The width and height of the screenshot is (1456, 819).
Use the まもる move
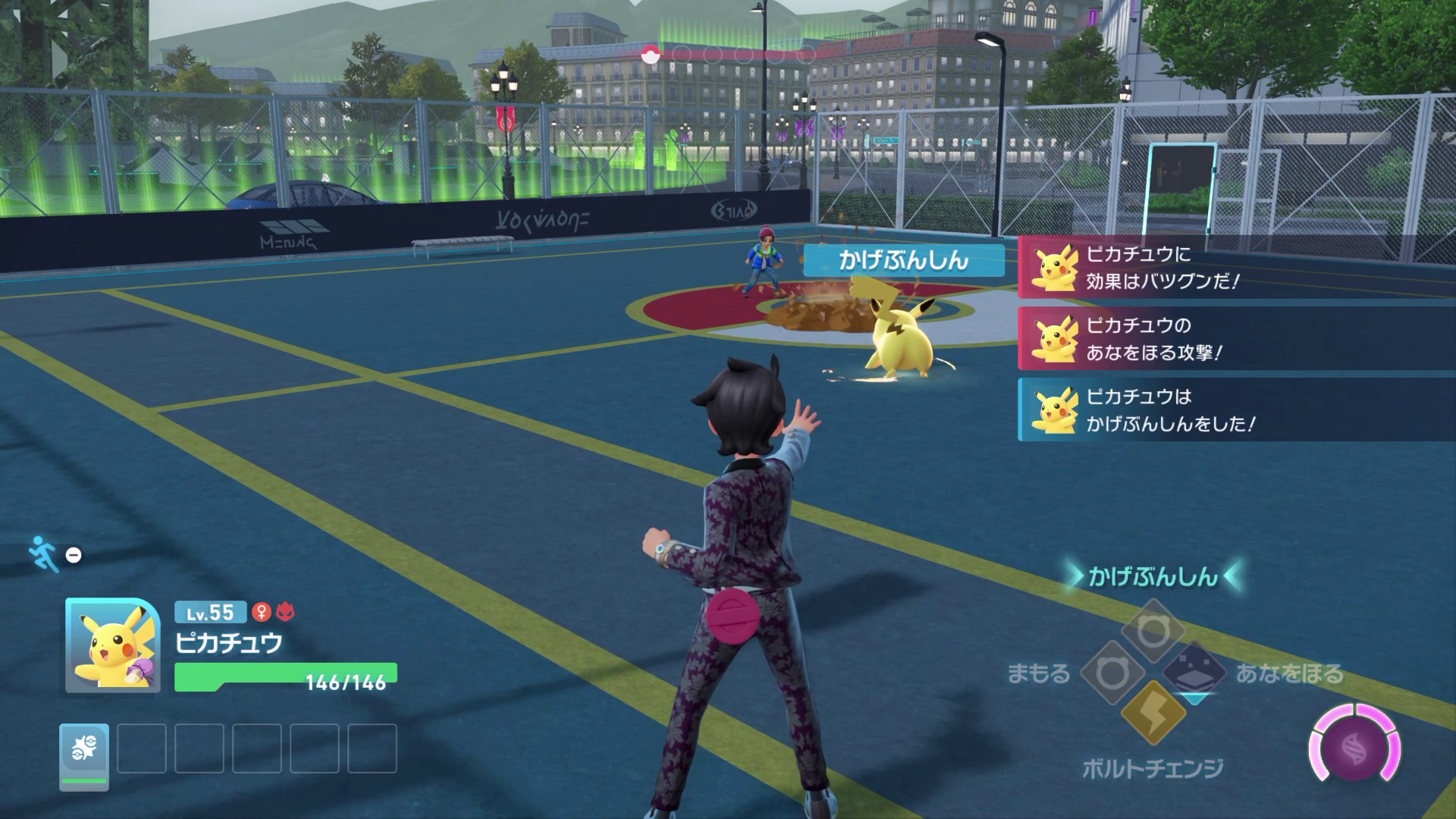point(1111,673)
